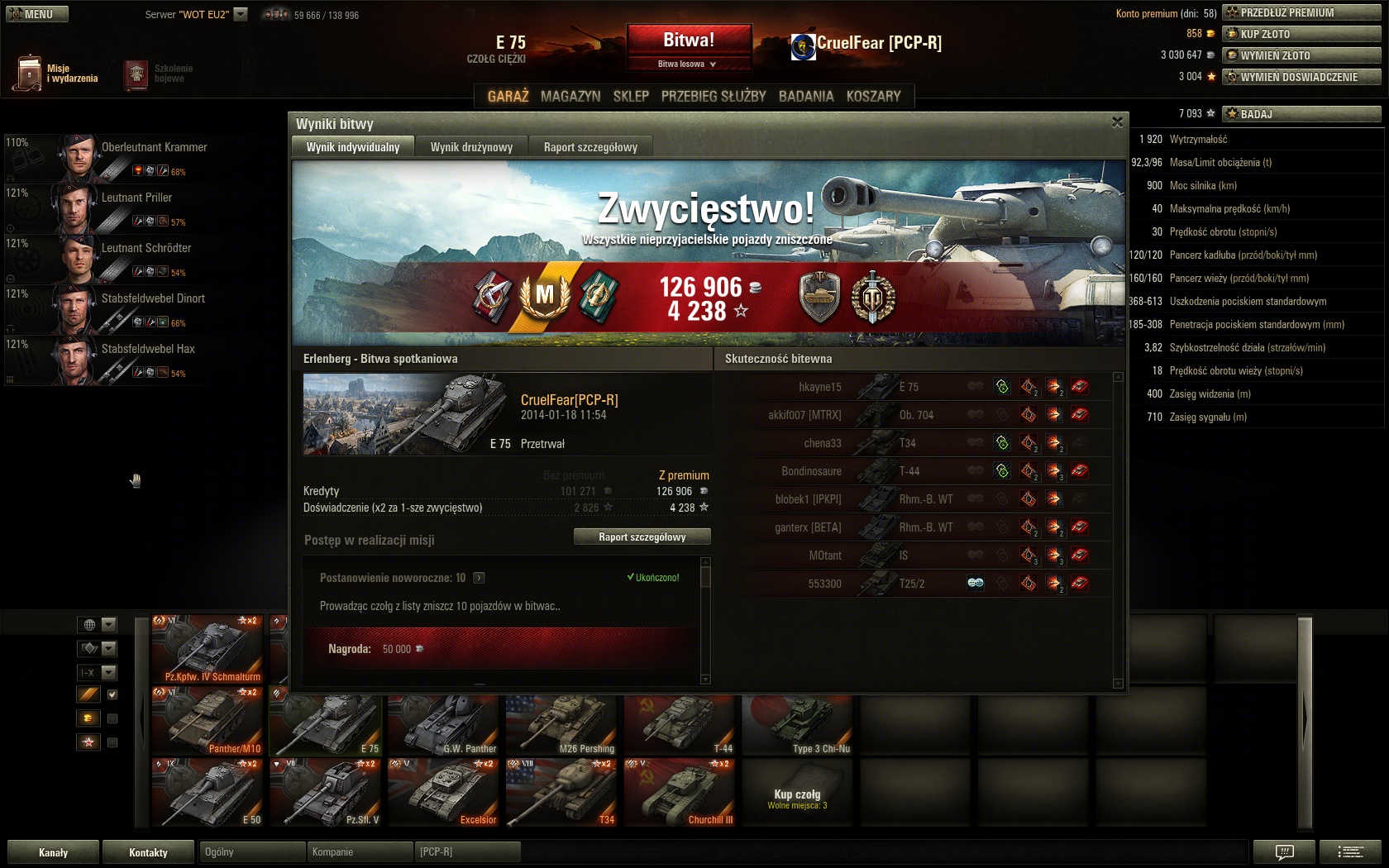Go to the MAGAZYN section
Viewport: 1389px width, 868px height.
coord(570,97)
